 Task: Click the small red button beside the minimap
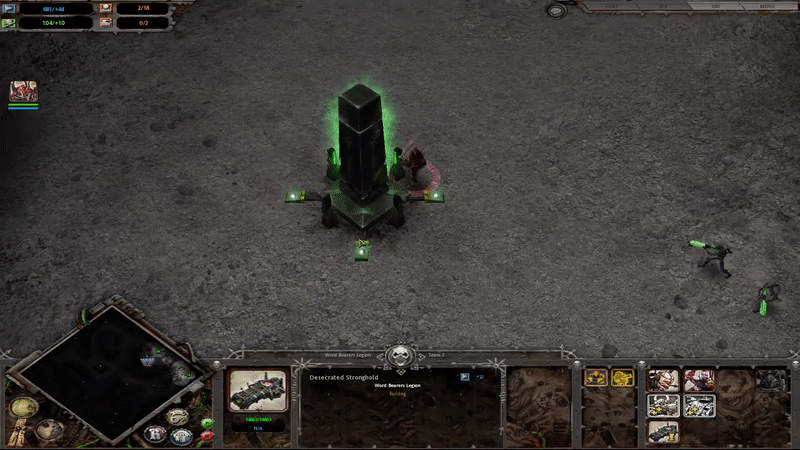click(207, 437)
